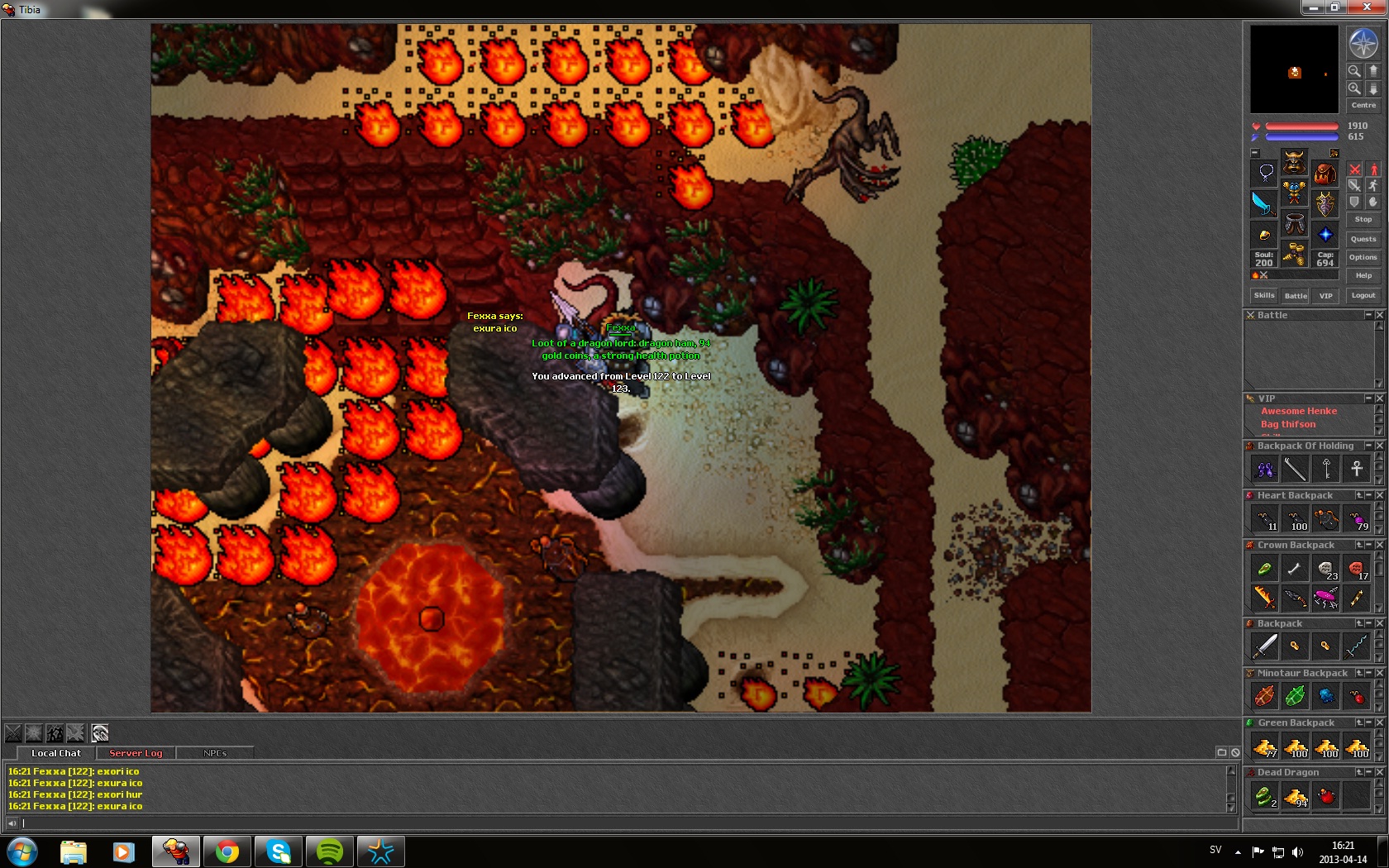Maximize the Tibia window

(1334, 7)
